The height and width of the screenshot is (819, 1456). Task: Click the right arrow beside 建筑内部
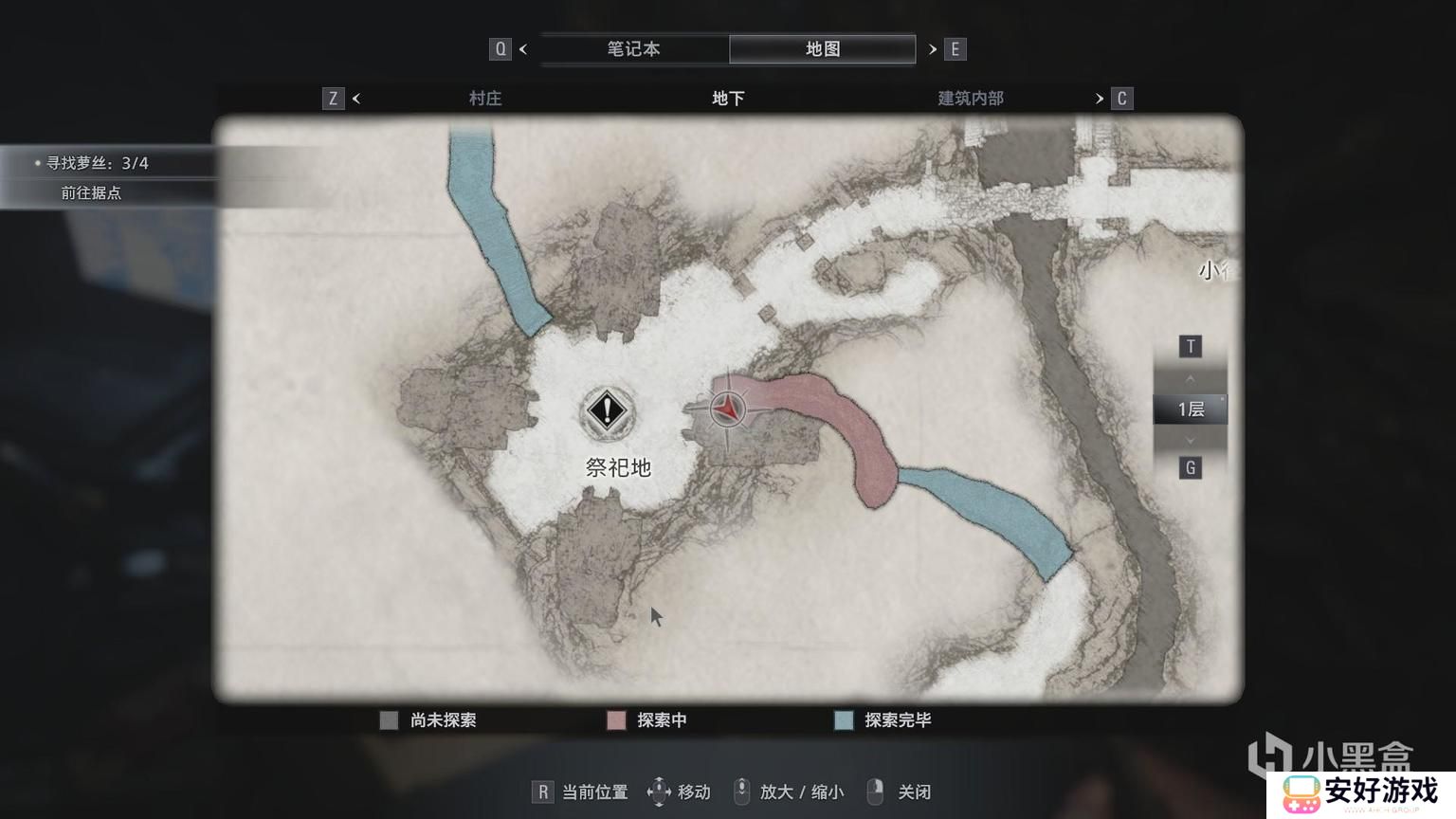point(1100,99)
